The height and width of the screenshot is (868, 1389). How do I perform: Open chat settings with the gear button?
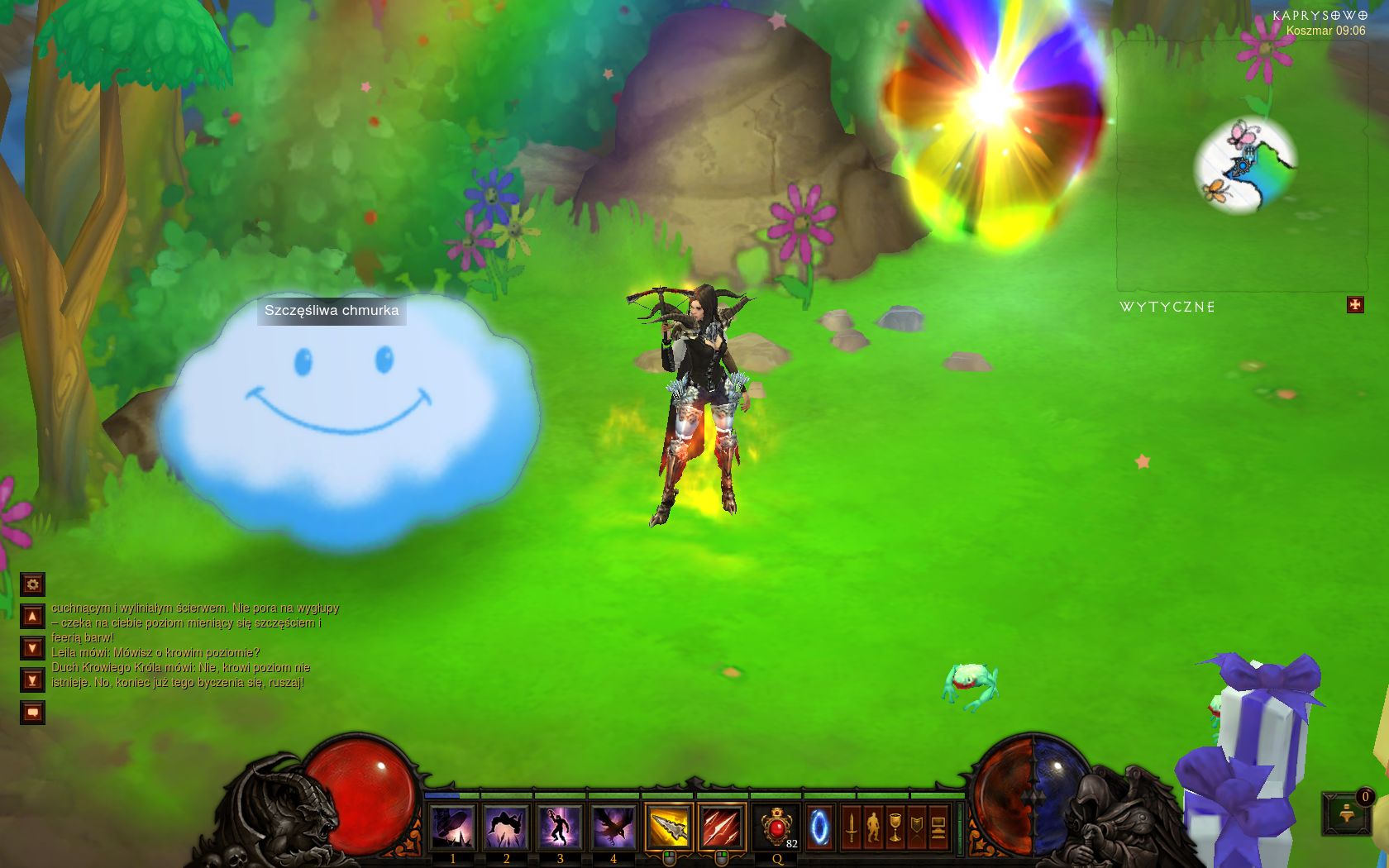[32, 584]
